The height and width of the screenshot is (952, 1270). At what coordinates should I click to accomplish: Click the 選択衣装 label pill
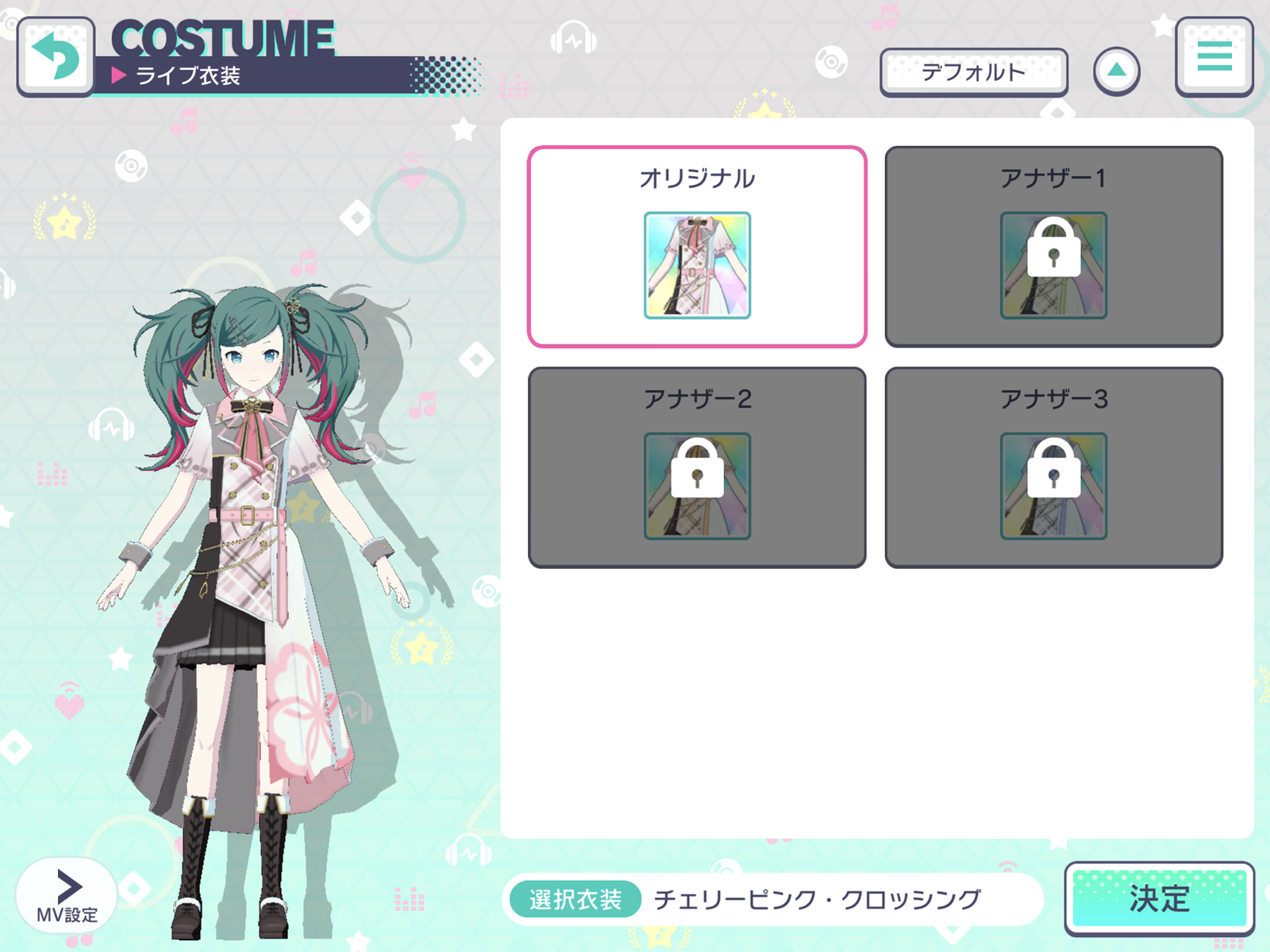click(575, 899)
